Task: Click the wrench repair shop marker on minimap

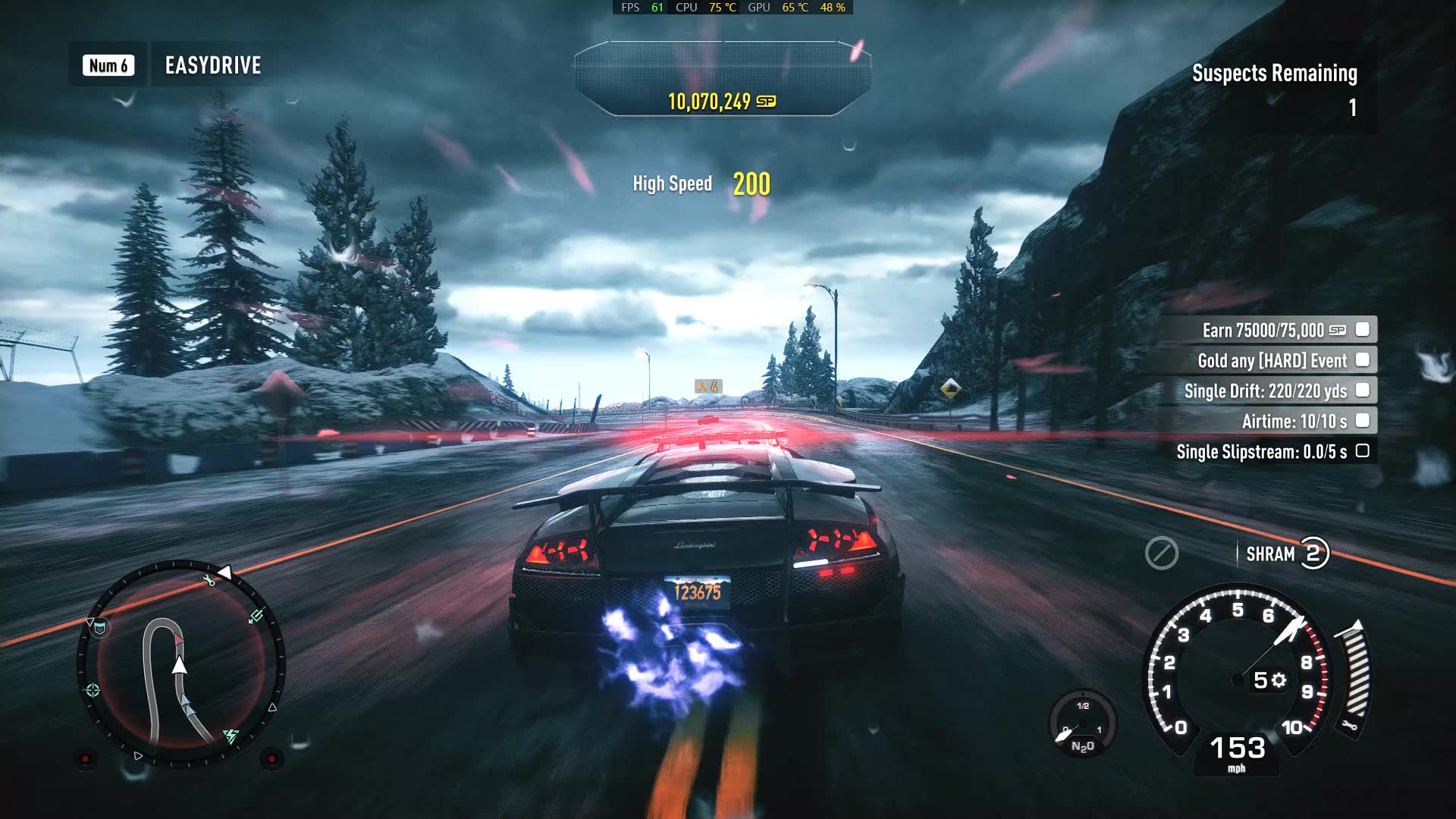Action: [209, 581]
